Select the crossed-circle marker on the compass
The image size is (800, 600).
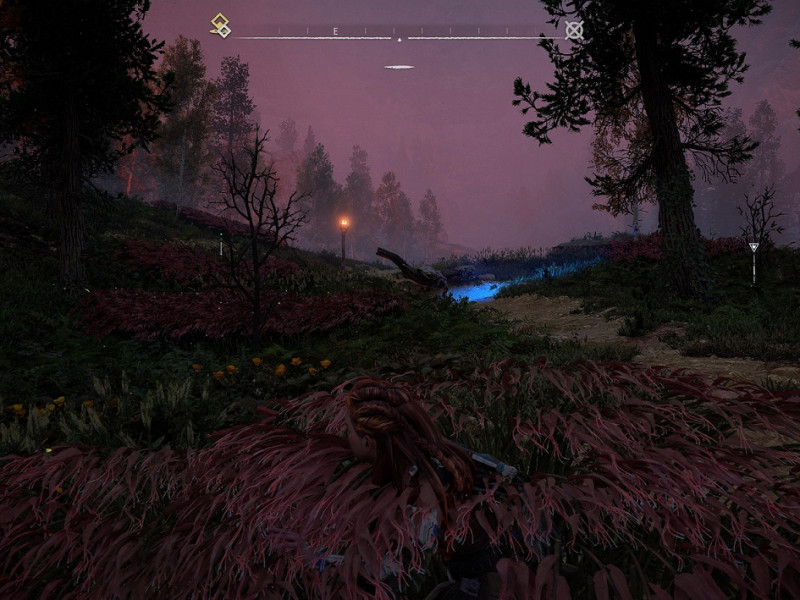click(x=574, y=30)
